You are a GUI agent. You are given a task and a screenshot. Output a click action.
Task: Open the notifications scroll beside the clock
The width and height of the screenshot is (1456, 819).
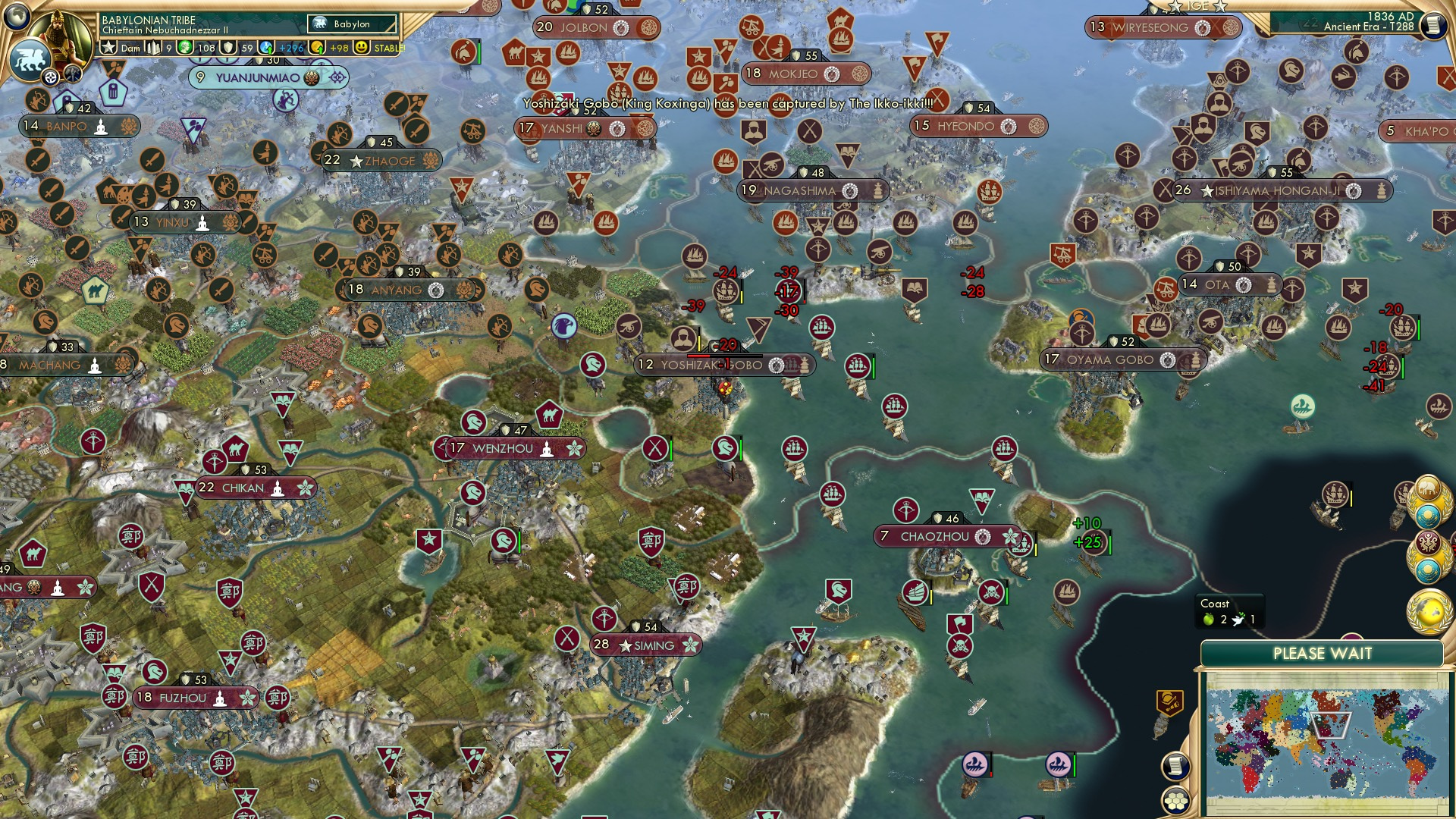click(1434, 27)
